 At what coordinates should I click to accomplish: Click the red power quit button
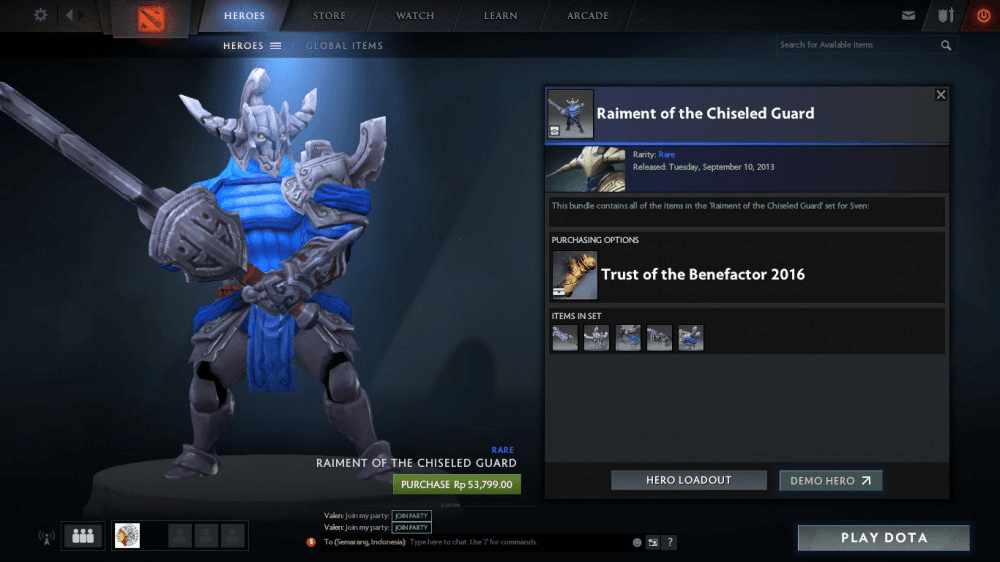[982, 16]
